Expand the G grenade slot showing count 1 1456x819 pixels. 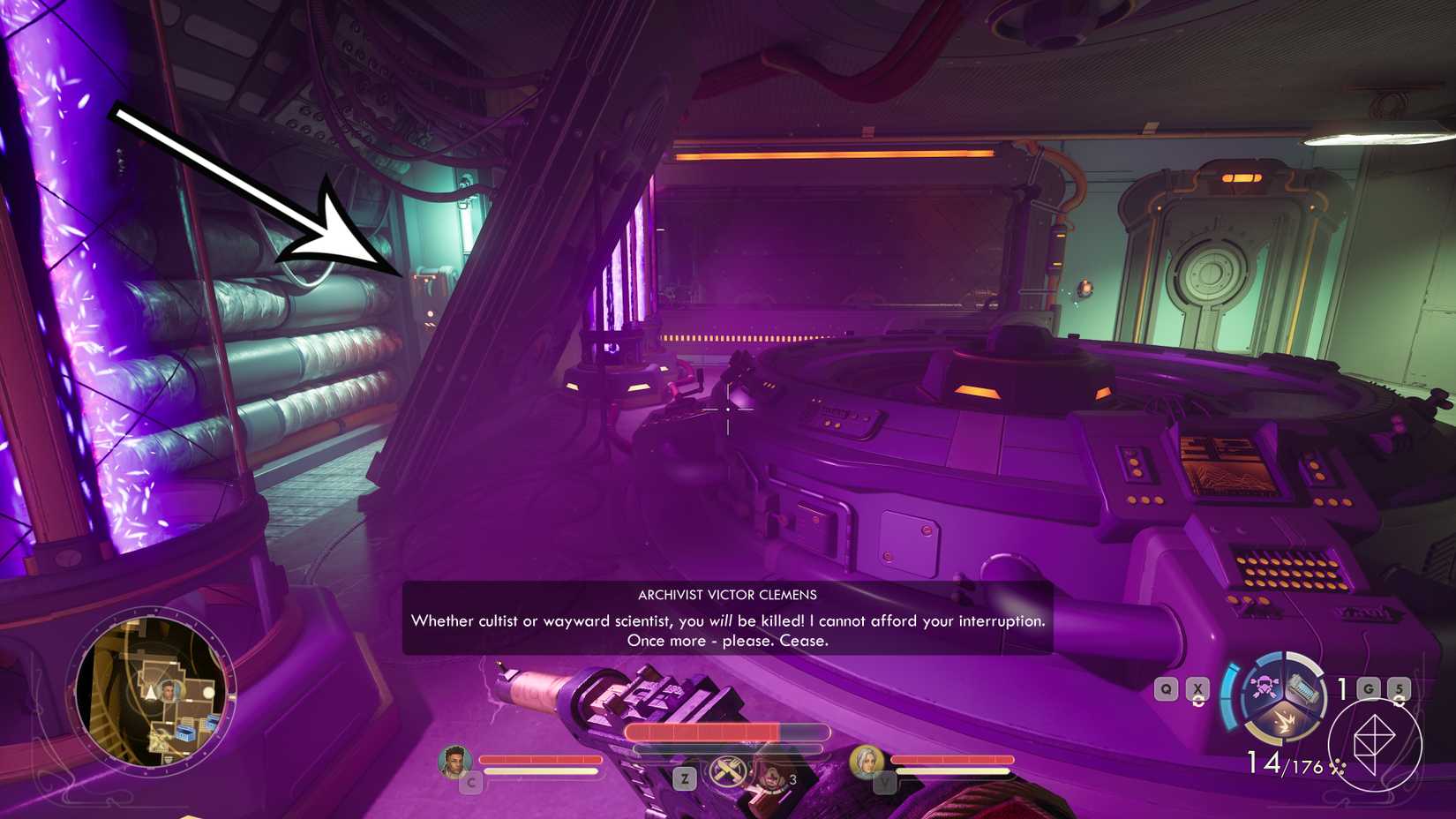1369,688
